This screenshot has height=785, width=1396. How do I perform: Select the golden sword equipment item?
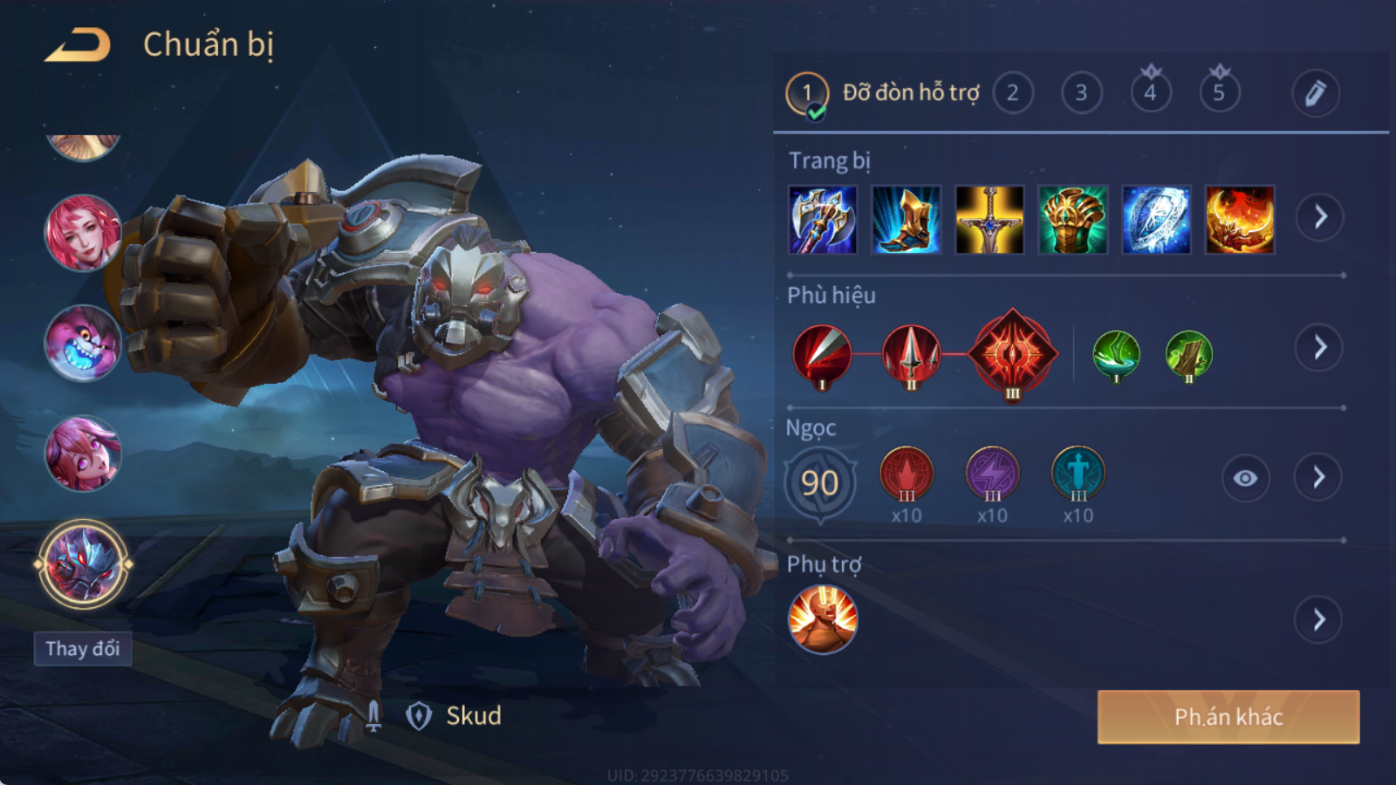tap(989, 219)
